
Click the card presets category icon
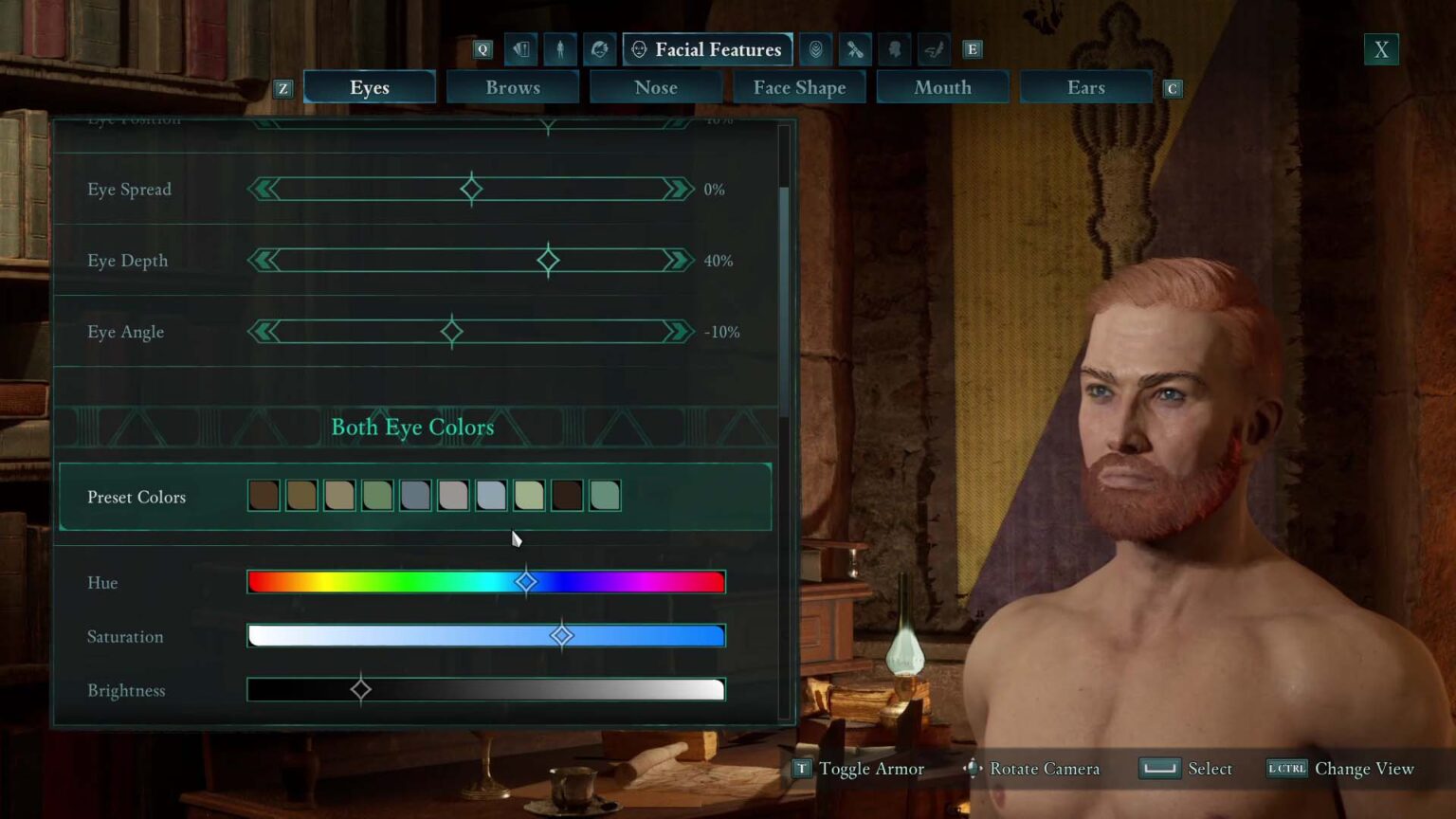point(520,49)
